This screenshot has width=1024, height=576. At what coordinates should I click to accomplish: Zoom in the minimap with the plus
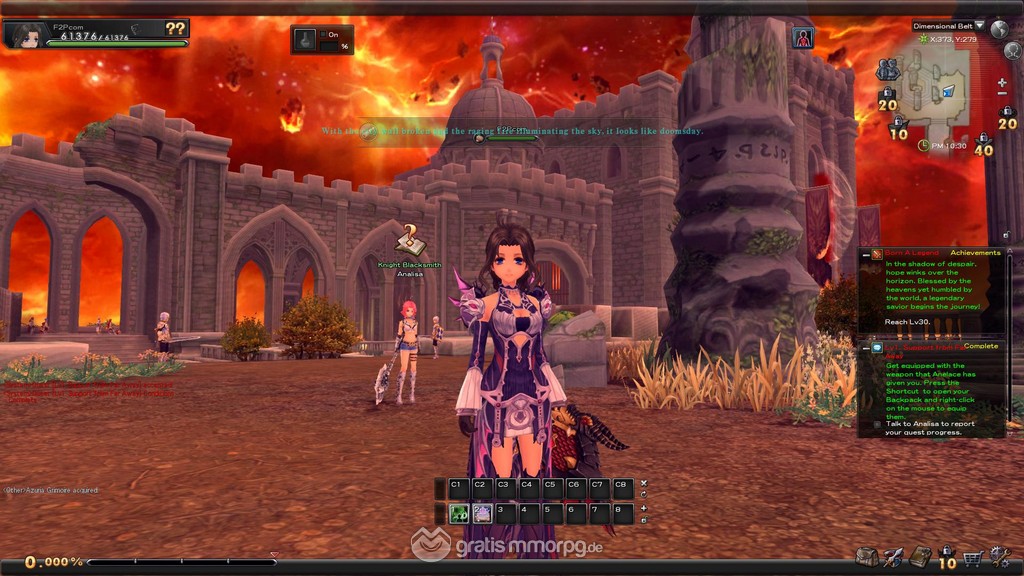coord(1003,82)
